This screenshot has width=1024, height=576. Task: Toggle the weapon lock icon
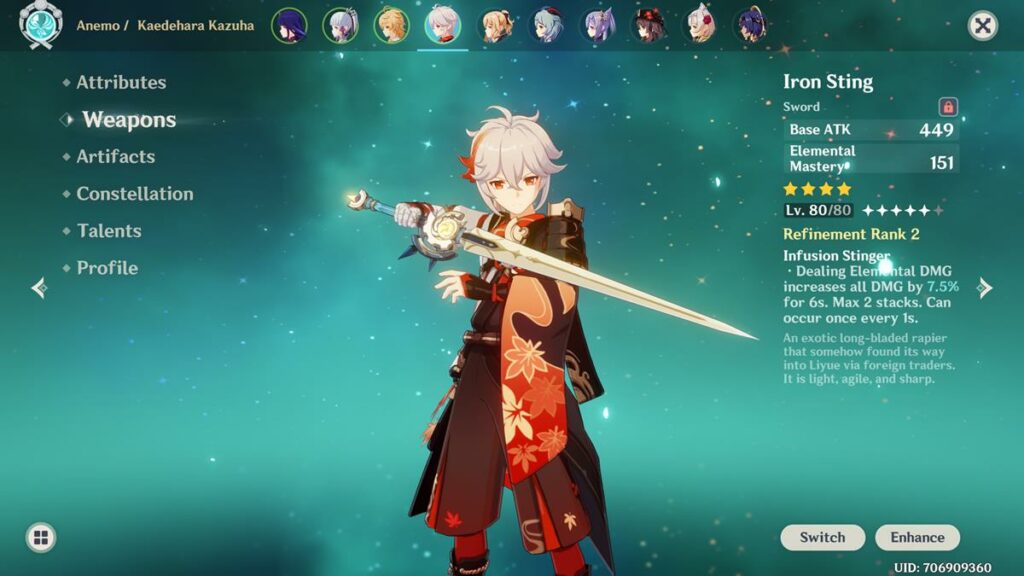(x=948, y=107)
